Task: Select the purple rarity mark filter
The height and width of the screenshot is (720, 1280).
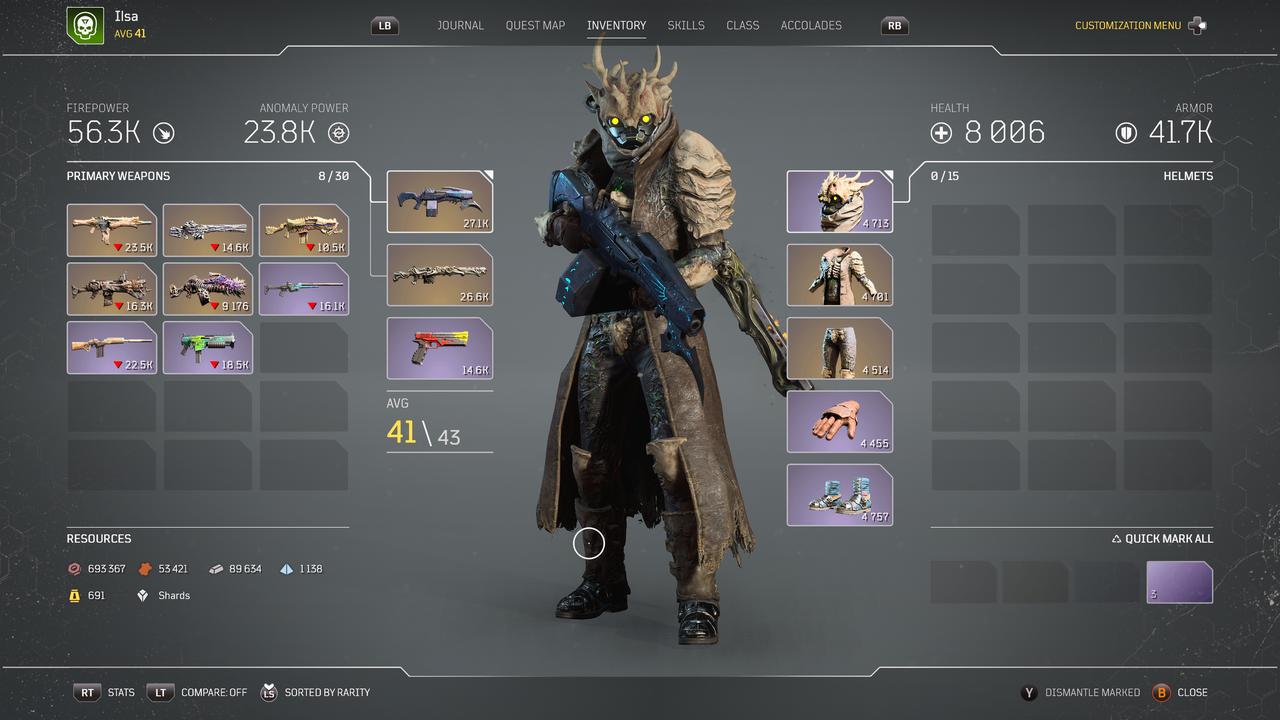Action: pyautogui.click(x=1179, y=582)
